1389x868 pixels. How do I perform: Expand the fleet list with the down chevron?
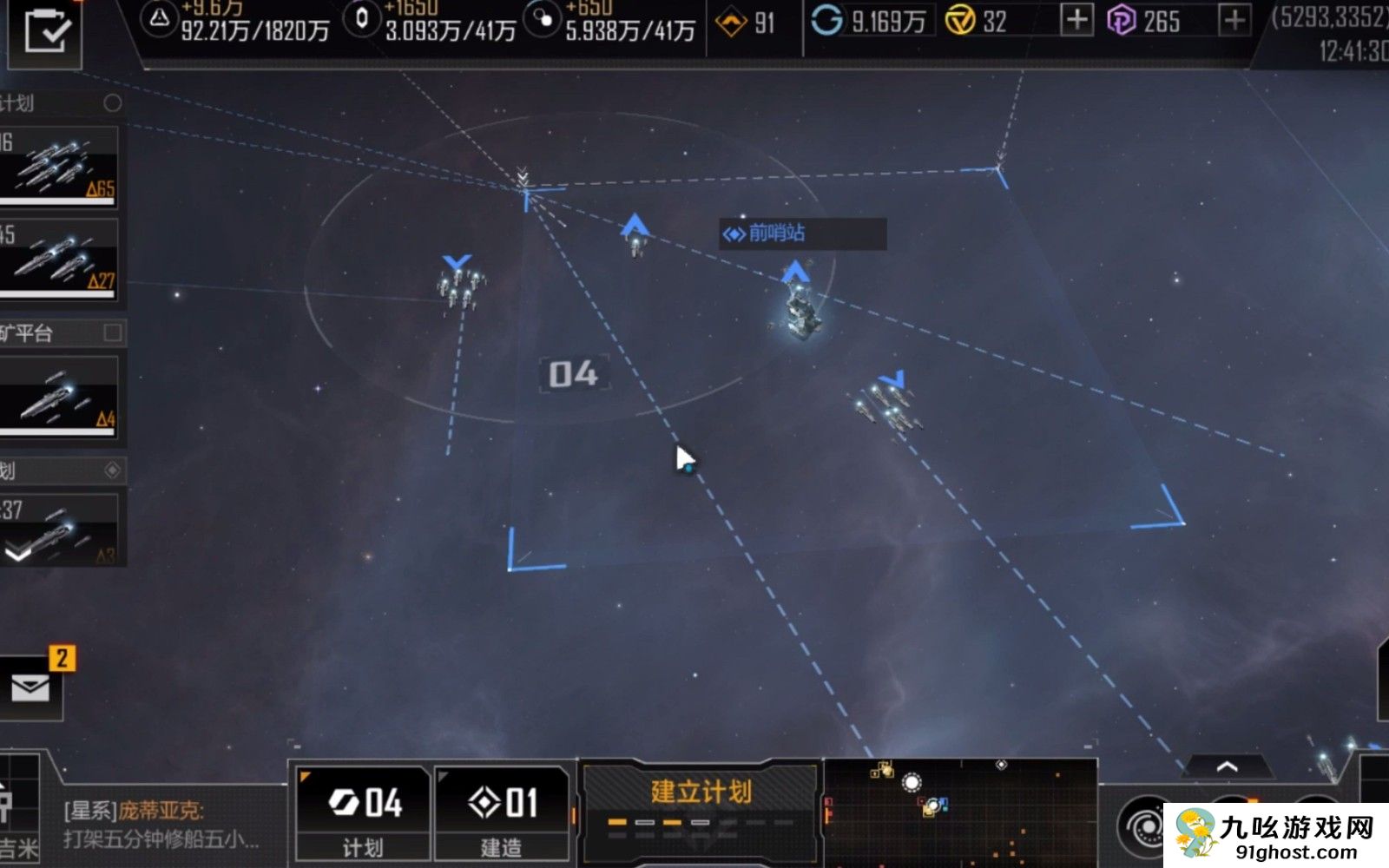pos(18,552)
